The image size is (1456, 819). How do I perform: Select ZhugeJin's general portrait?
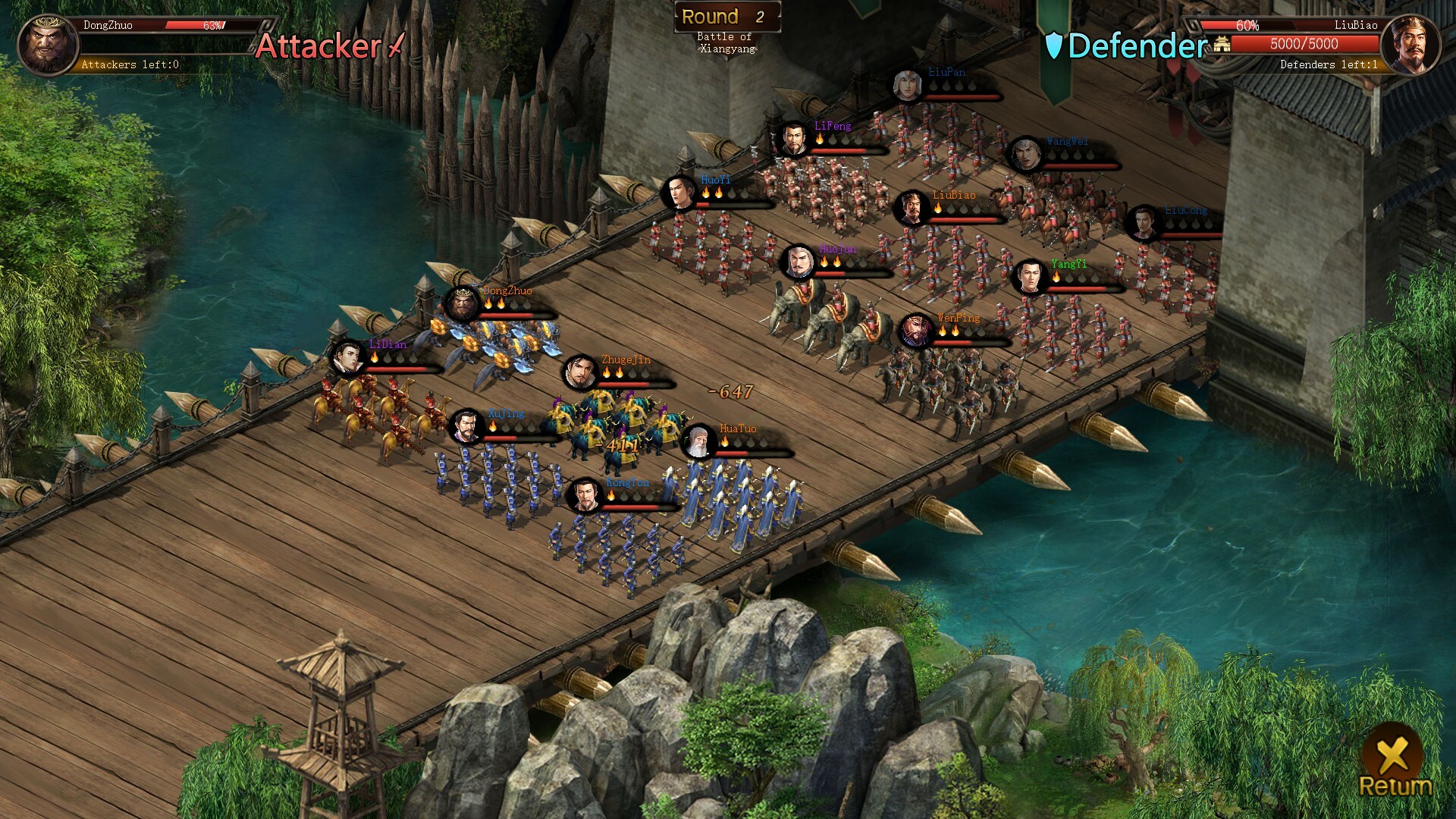click(x=581, y=373)
